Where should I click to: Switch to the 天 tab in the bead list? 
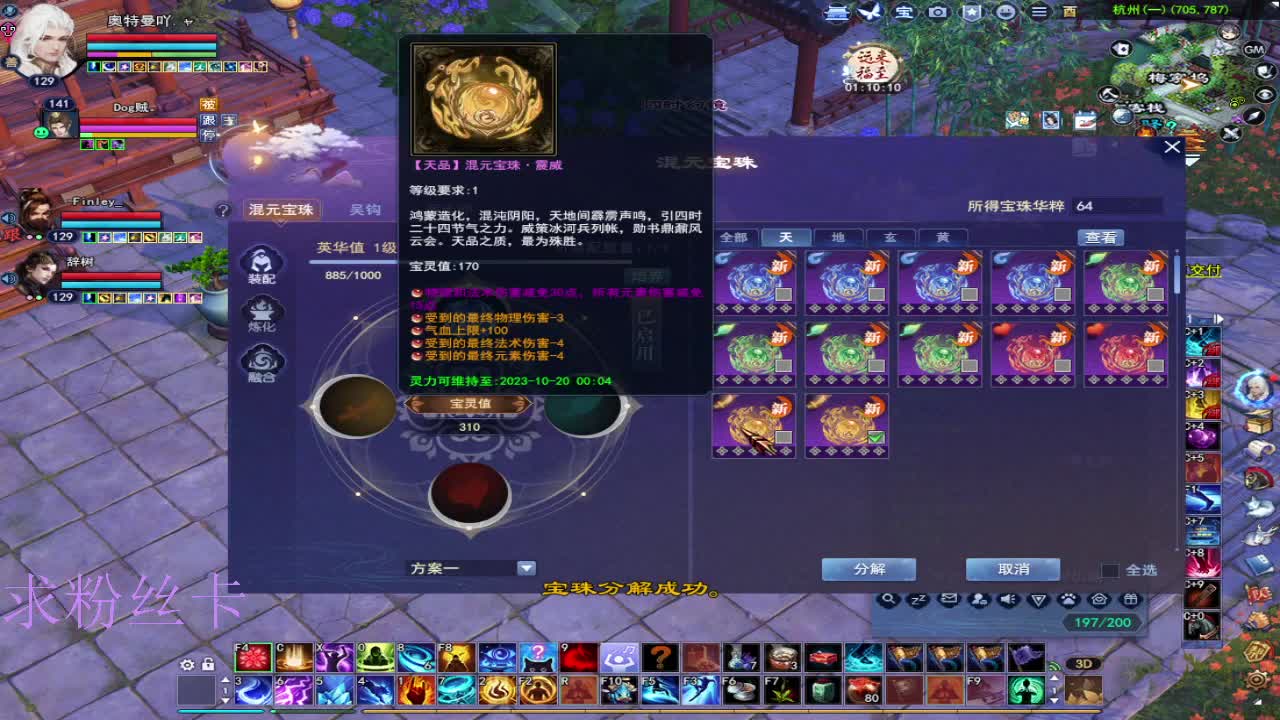785,237
